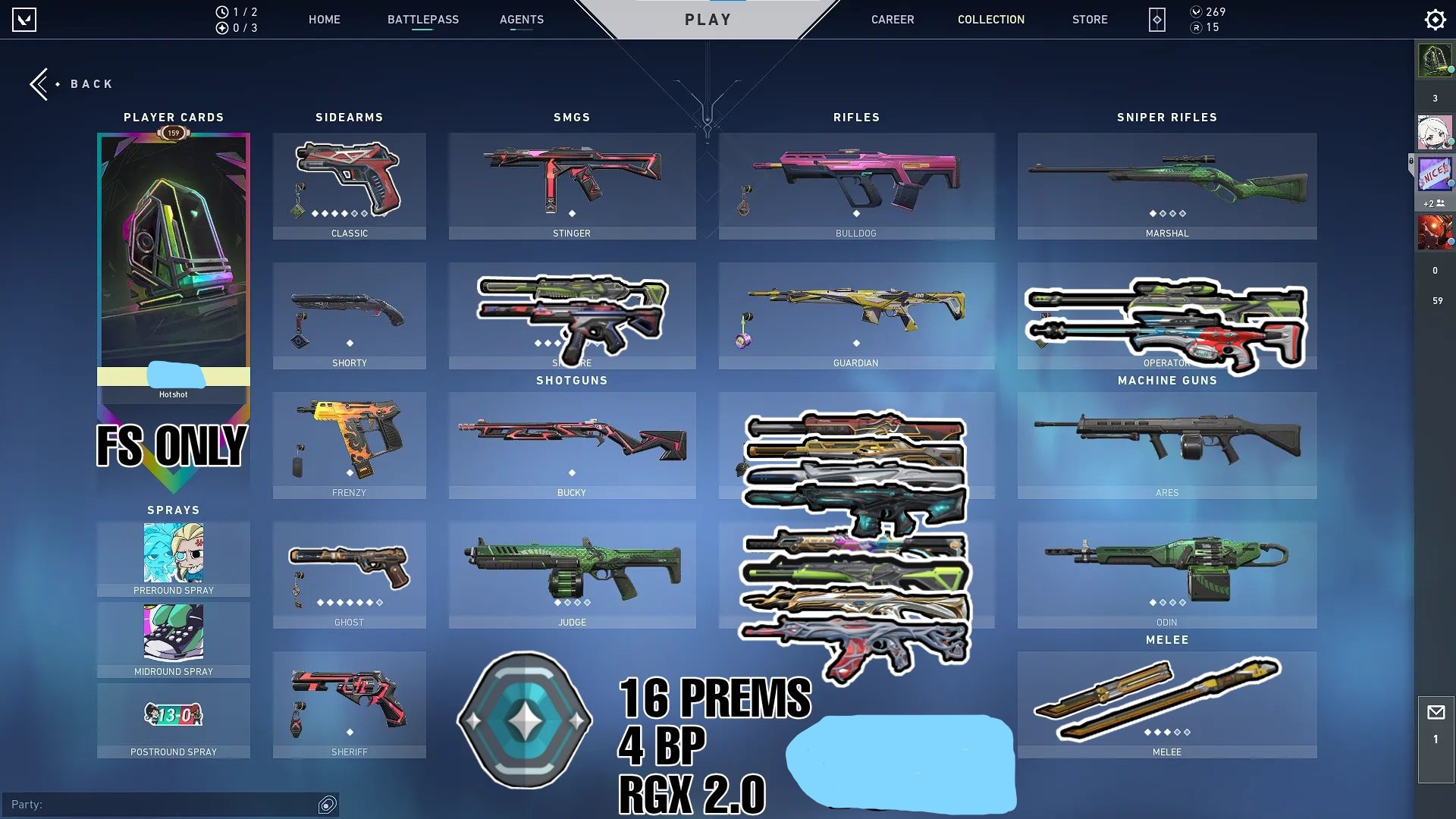Image resolution: width=1456 pixels, height=819 pixels.
Task: Open the mail inbox icon in sidebar
Action: (x=1436, y=711)
